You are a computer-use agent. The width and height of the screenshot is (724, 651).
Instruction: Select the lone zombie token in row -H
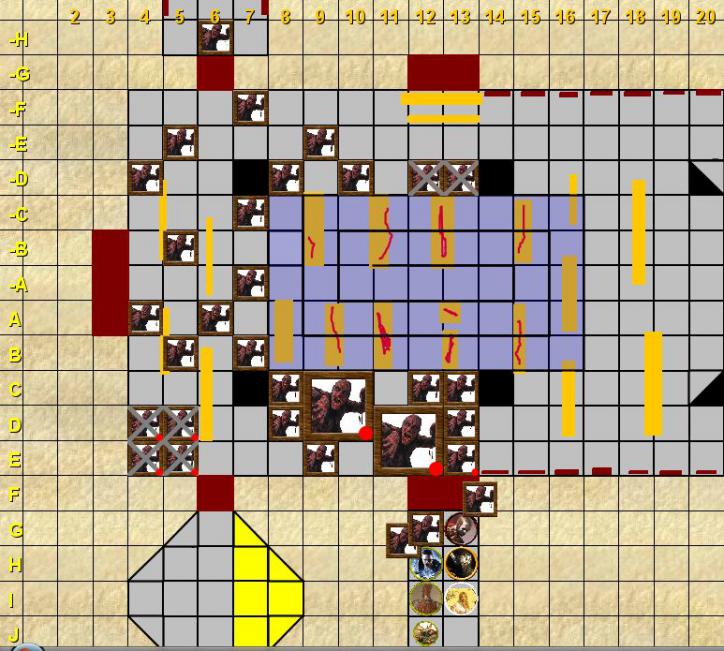(x=215, y=37)
